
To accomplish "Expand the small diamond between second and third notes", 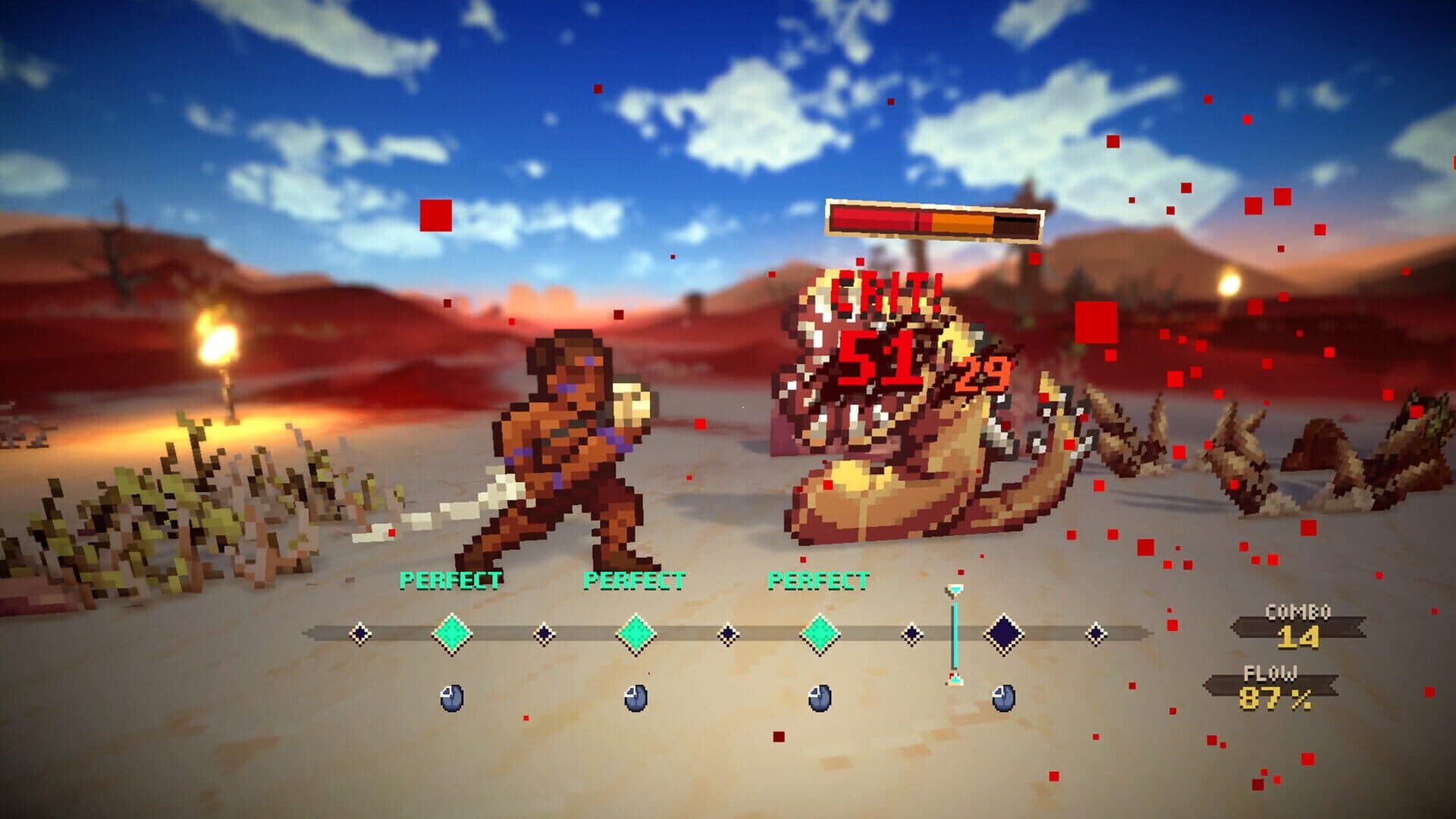I will 728,632.
